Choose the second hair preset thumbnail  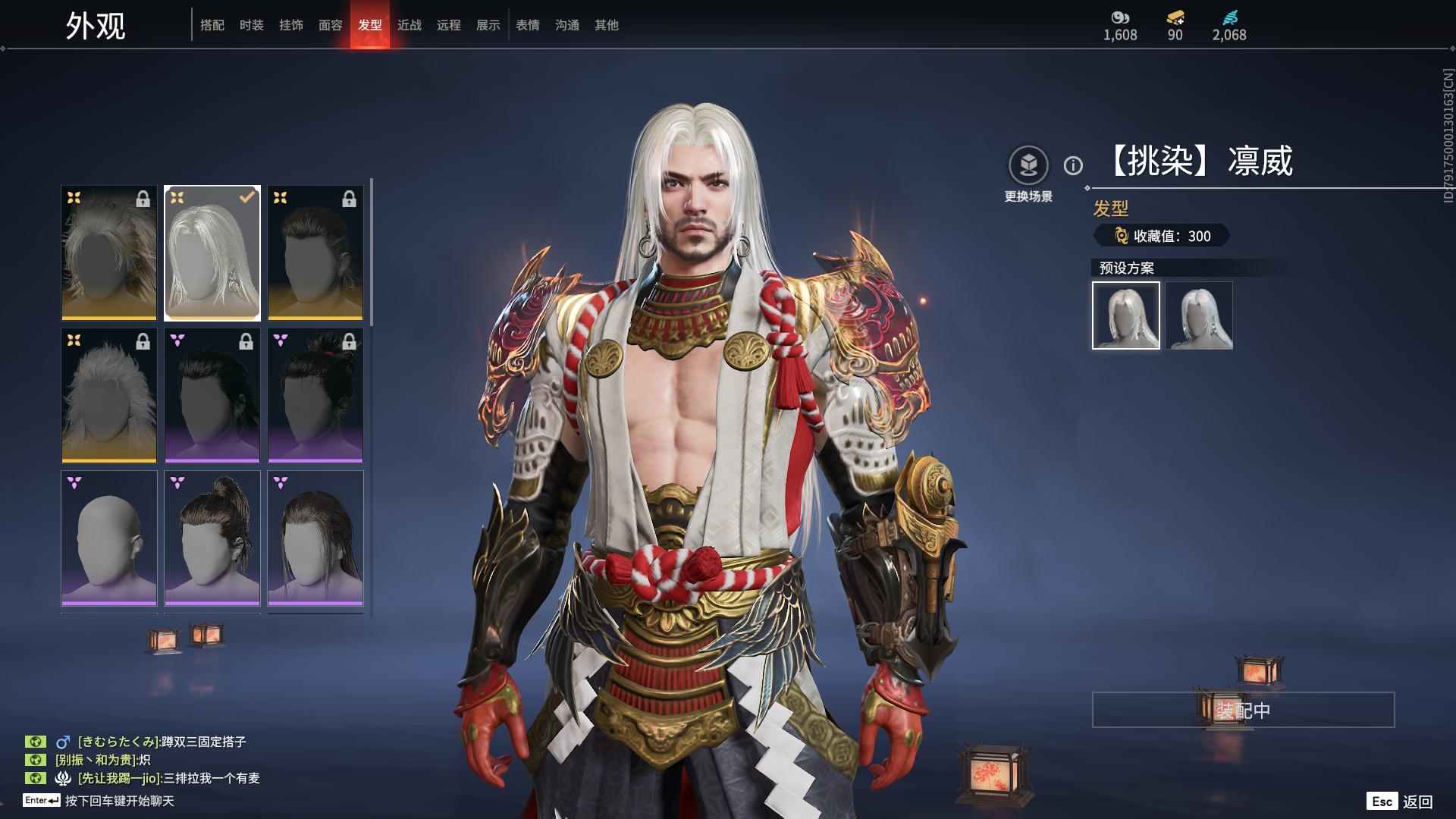[x=1199, y=315]
